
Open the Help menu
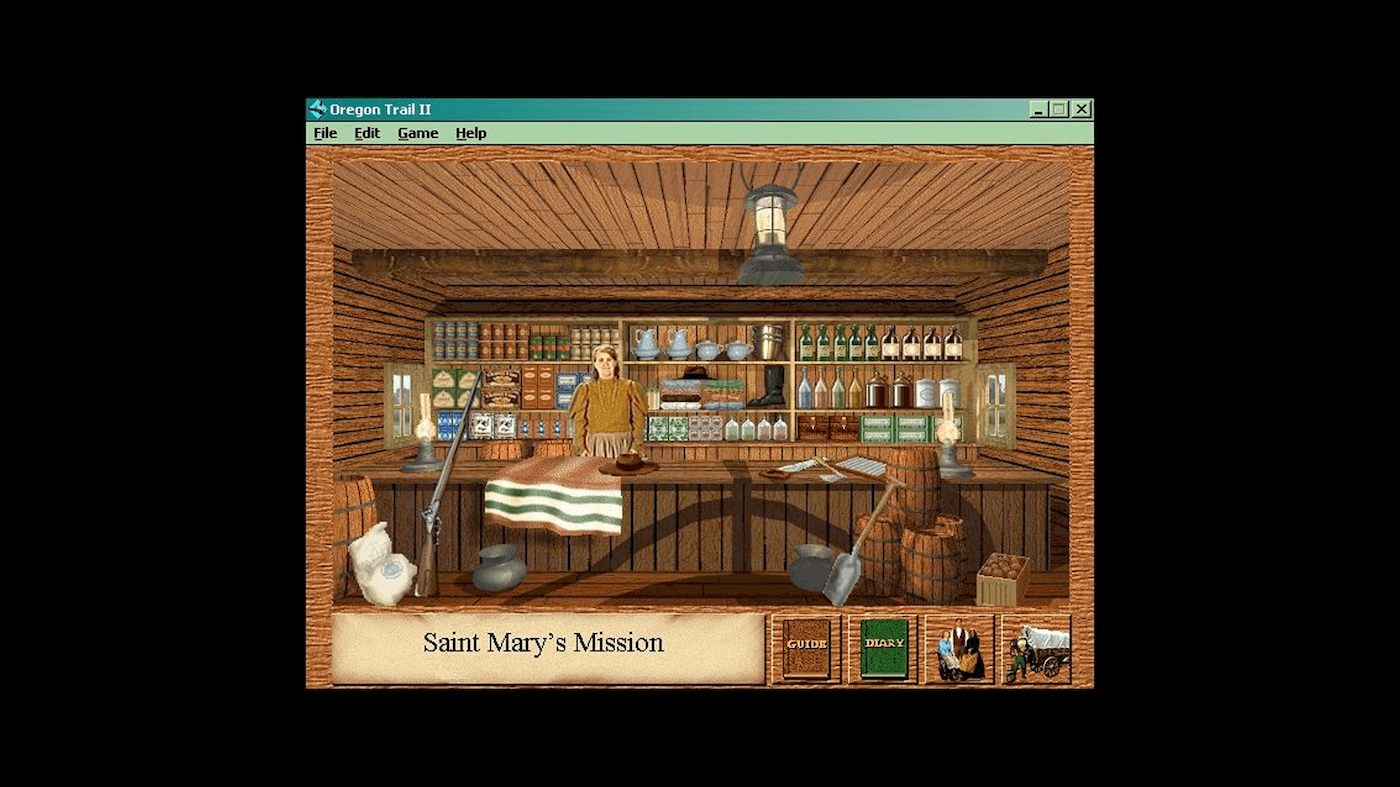pyautogui.click(x=470, y=132)
